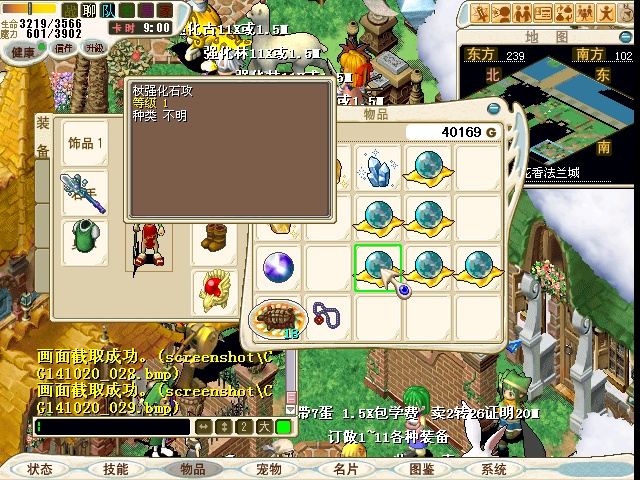
Task: Select the turtle dish item slot
Action: (x=275, y=318)
